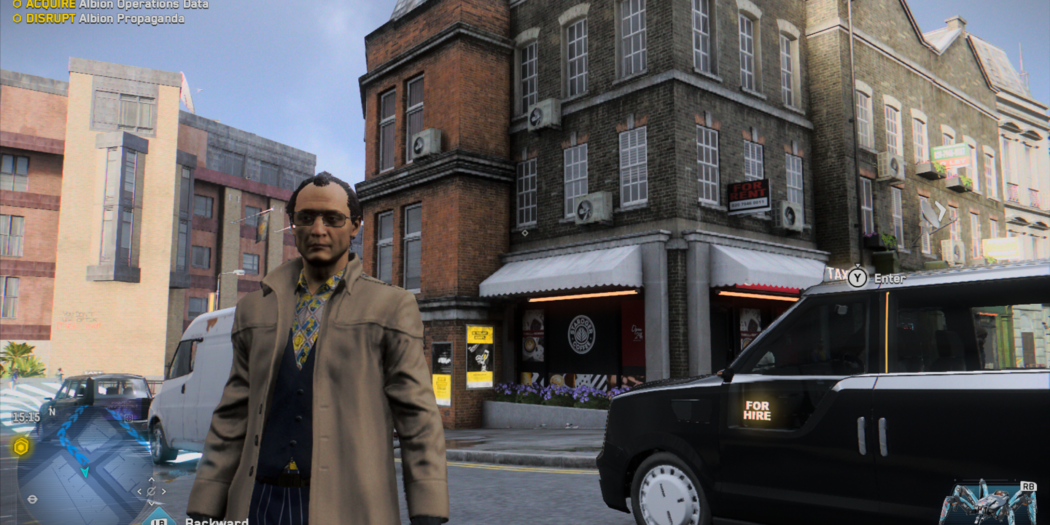1050x525 pixels.
Task: Click the Underground station marker on the minimap
Action: tap(33, 498)
